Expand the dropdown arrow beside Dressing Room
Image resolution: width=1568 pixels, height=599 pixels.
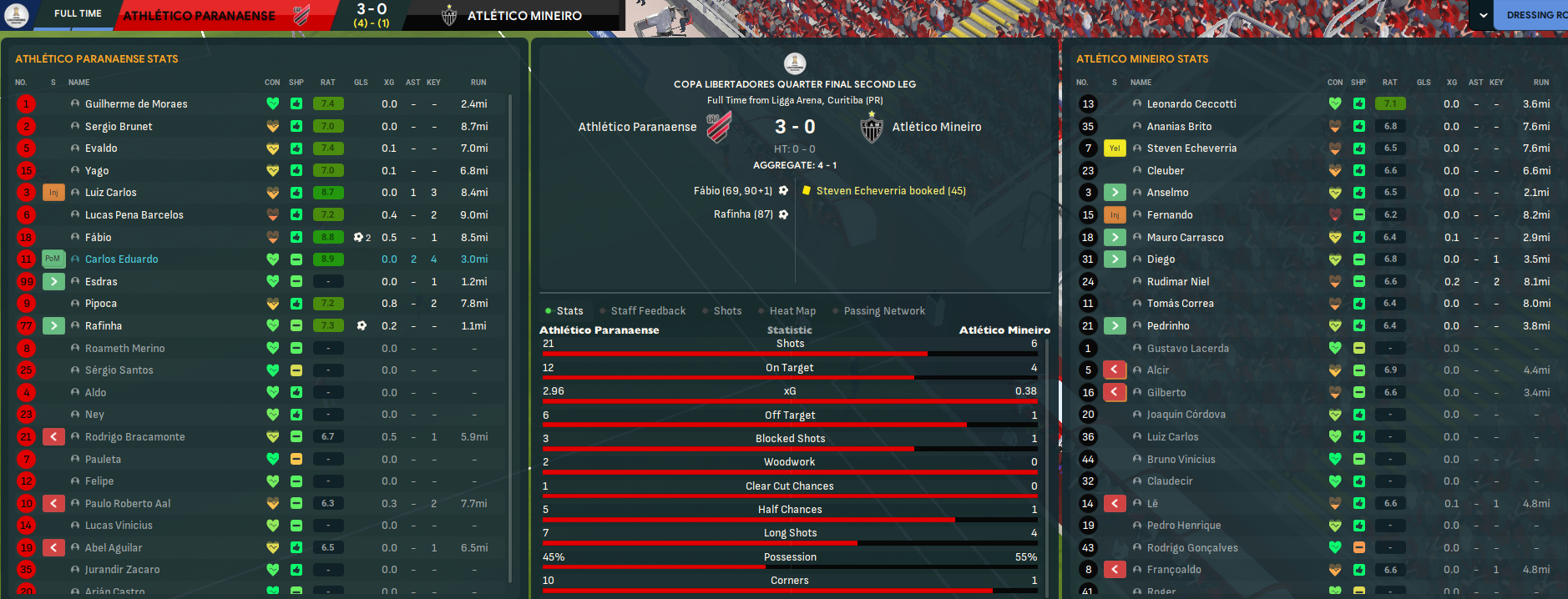coord(1483,15)
